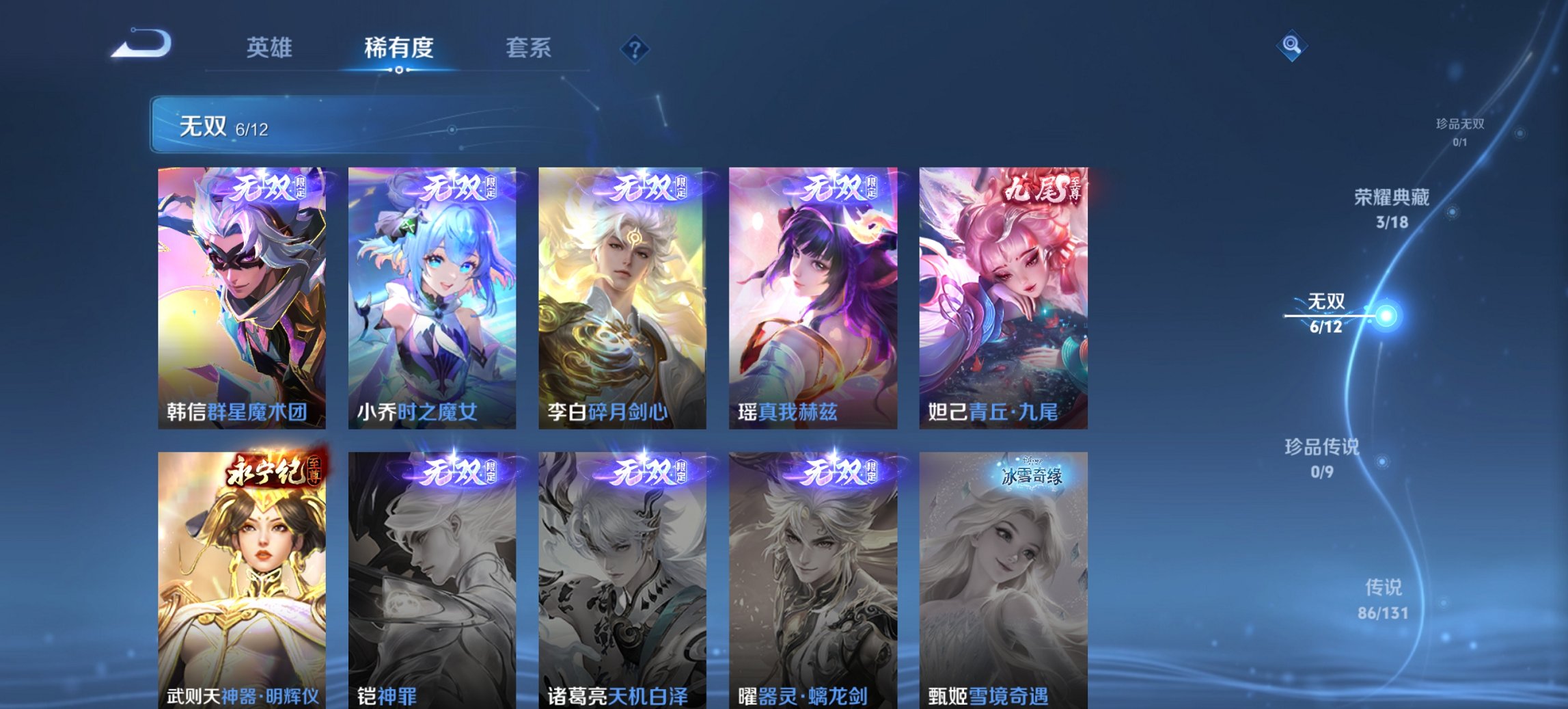Switch to the 套系 tab
The image size is (1568, 709).
pyautogui.click(x=529, y=48)
